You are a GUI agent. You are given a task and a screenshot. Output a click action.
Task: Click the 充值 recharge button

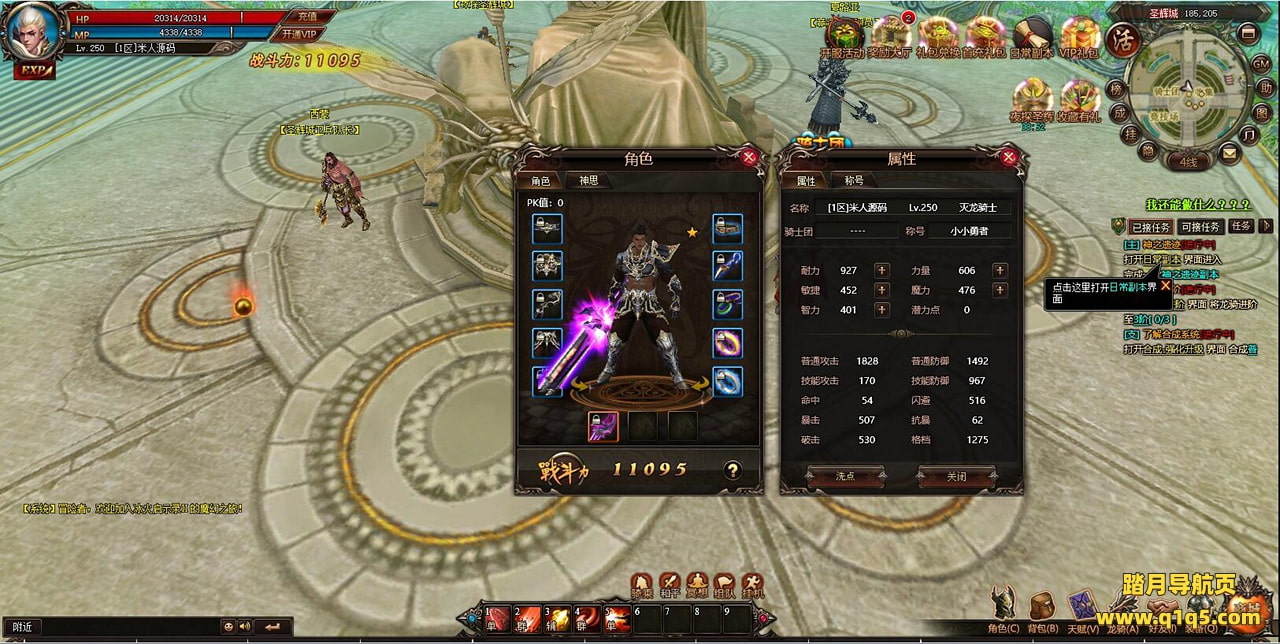coord(306,16)
